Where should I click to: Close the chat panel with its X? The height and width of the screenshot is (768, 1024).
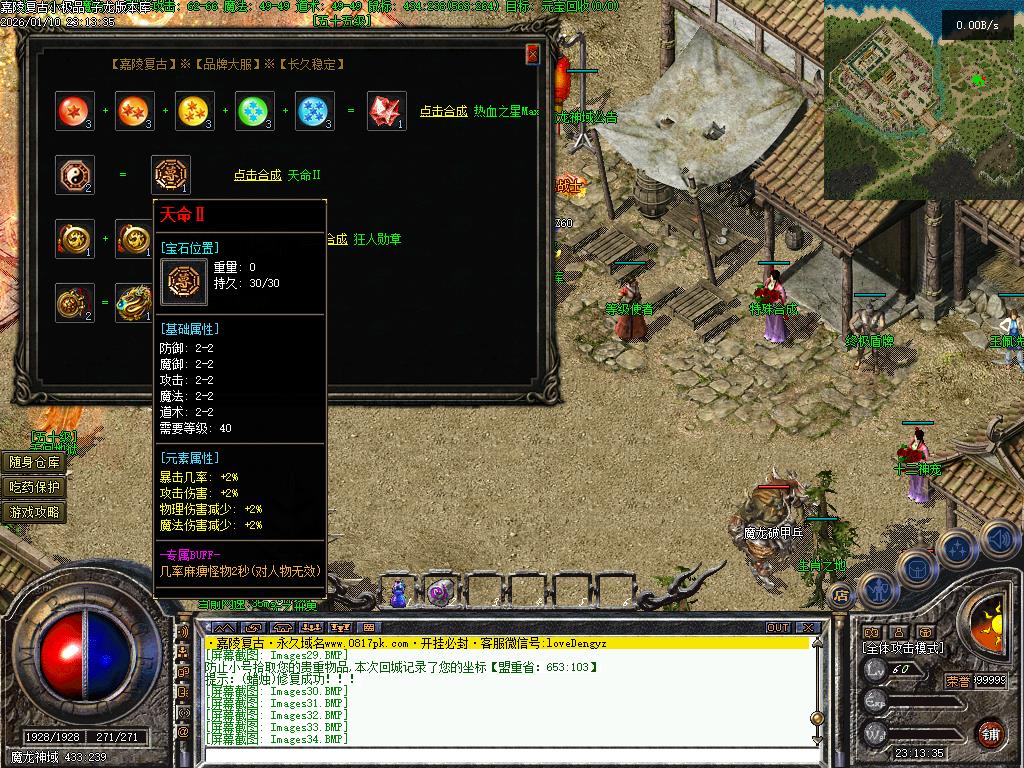point(812,628)
